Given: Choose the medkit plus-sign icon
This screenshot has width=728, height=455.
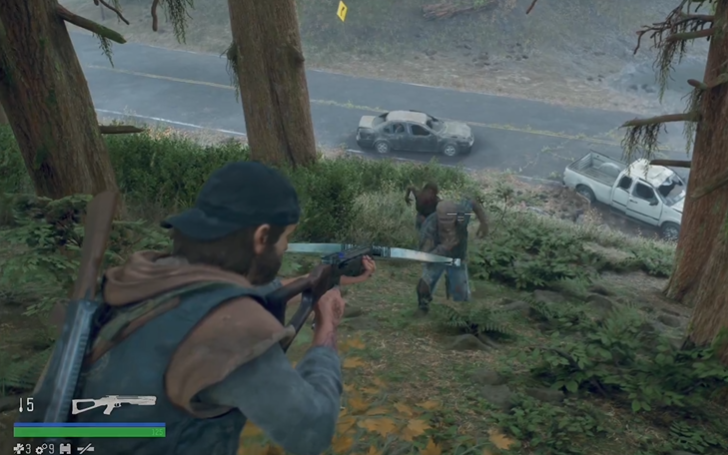Looking at the screenshot, I should click(x=17, y=448).
